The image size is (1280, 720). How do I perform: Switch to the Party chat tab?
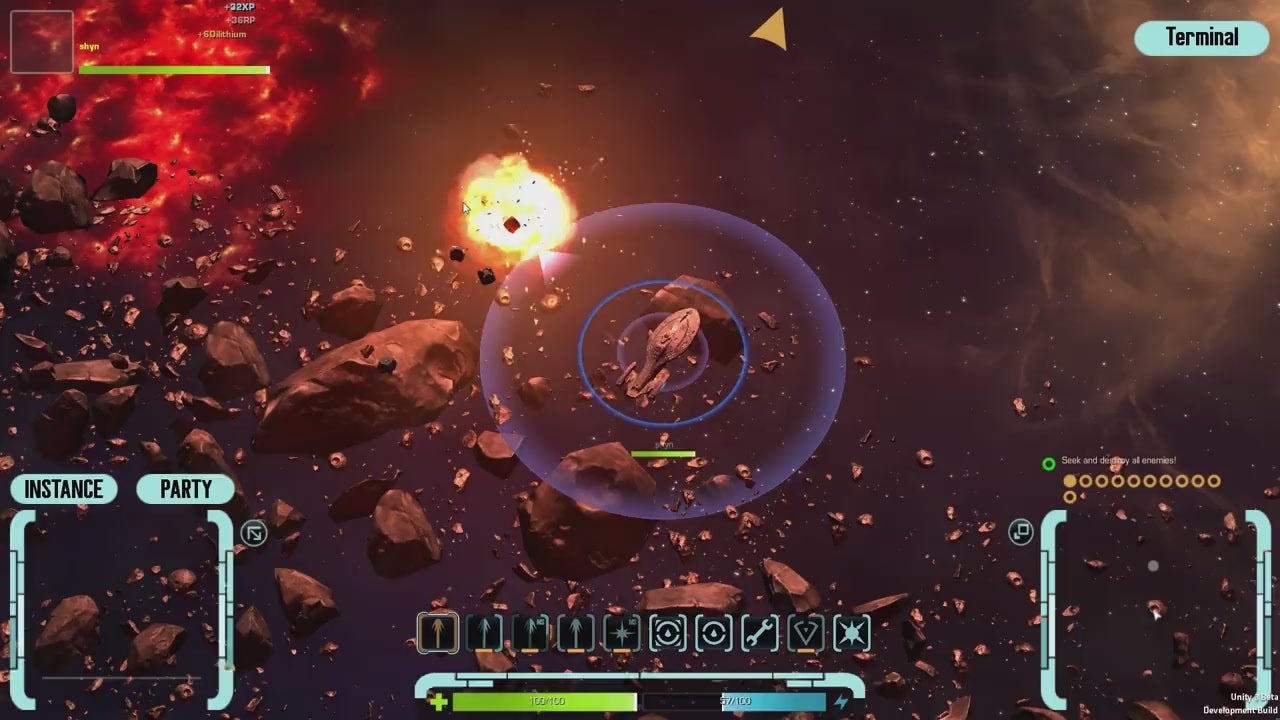(x=186, y=489)
